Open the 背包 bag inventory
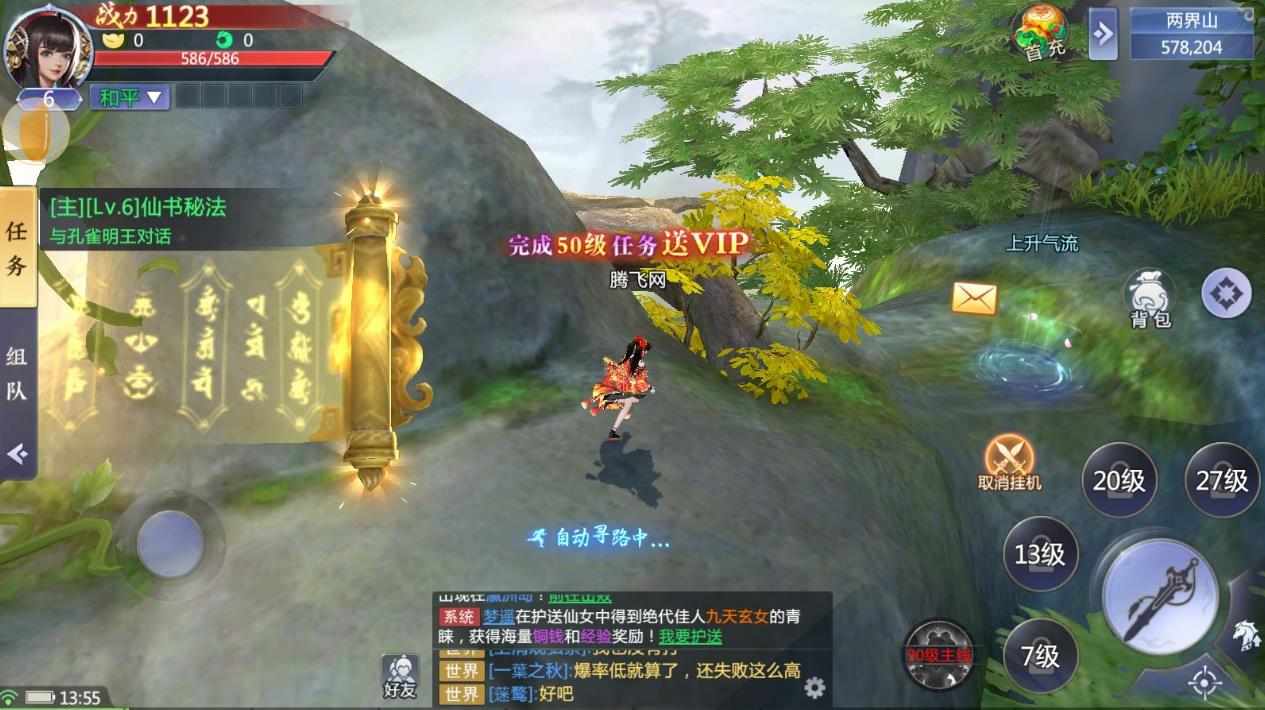This screenshot has width=1265, height=710. click(1150, 297)
